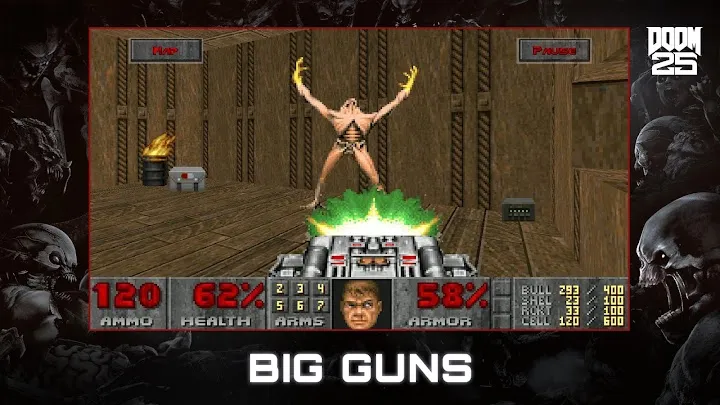
Task: Tap the Pause button
Action: (x=554, y=50)
